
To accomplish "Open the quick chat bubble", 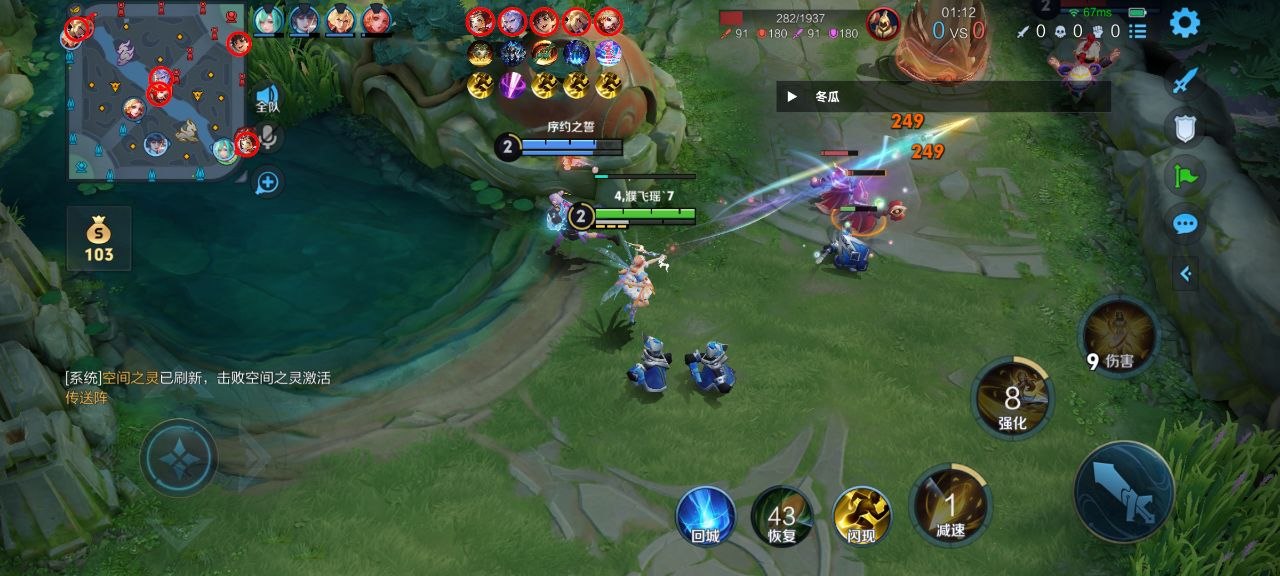I will coord(1185,224).
